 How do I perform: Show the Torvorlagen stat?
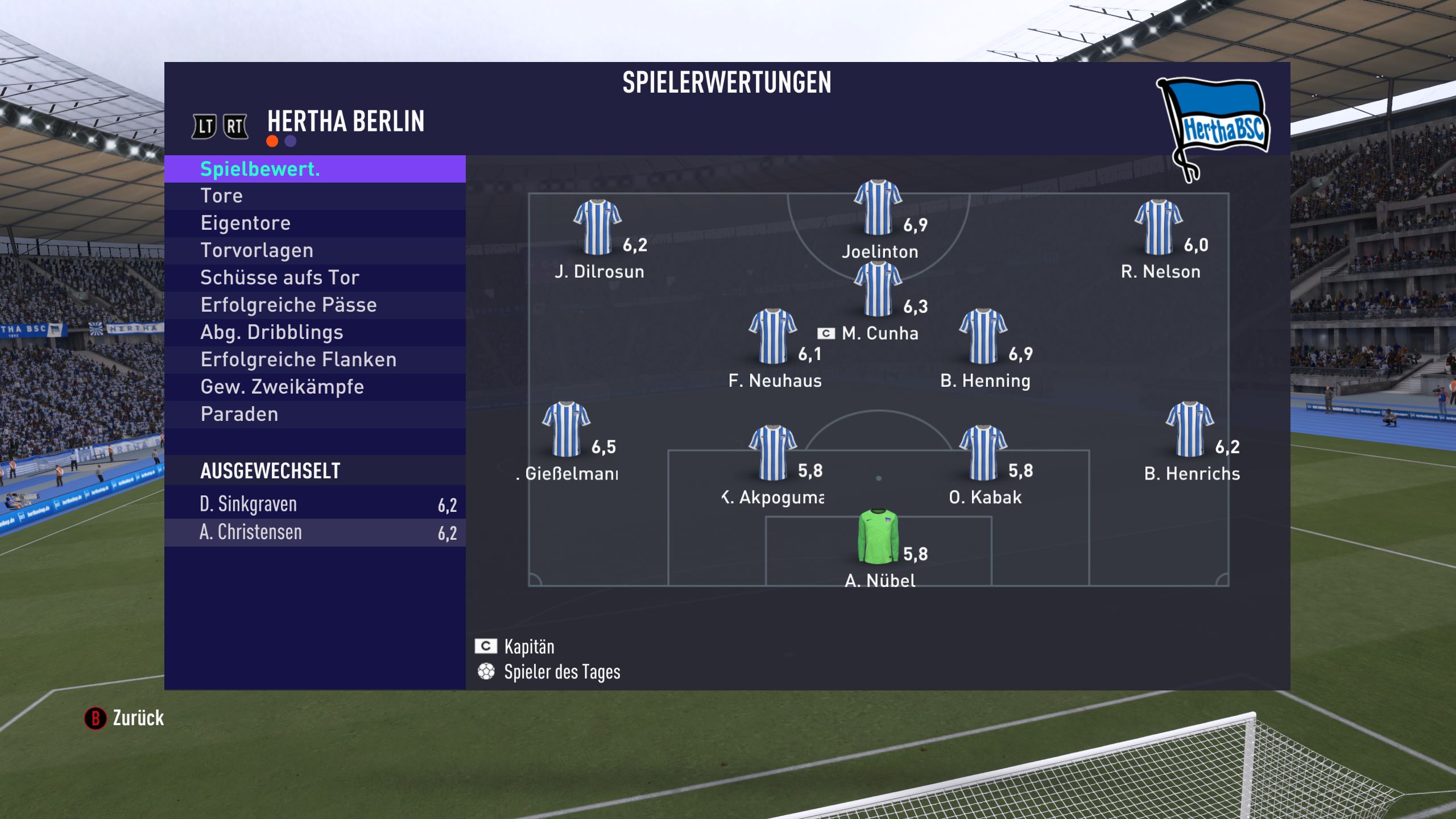[315, 251]
